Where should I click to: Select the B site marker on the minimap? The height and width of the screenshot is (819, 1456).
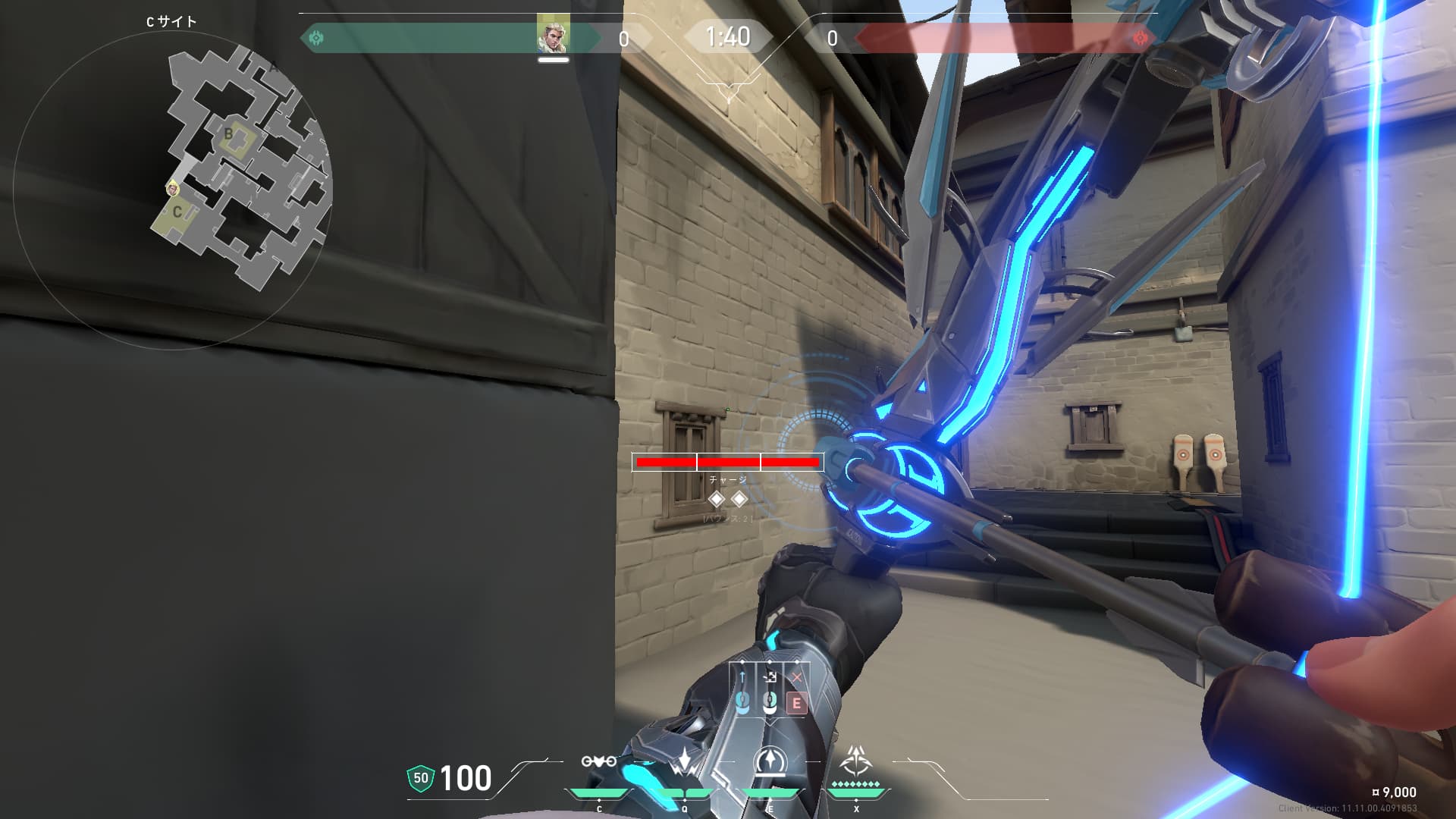pos(228,134)
